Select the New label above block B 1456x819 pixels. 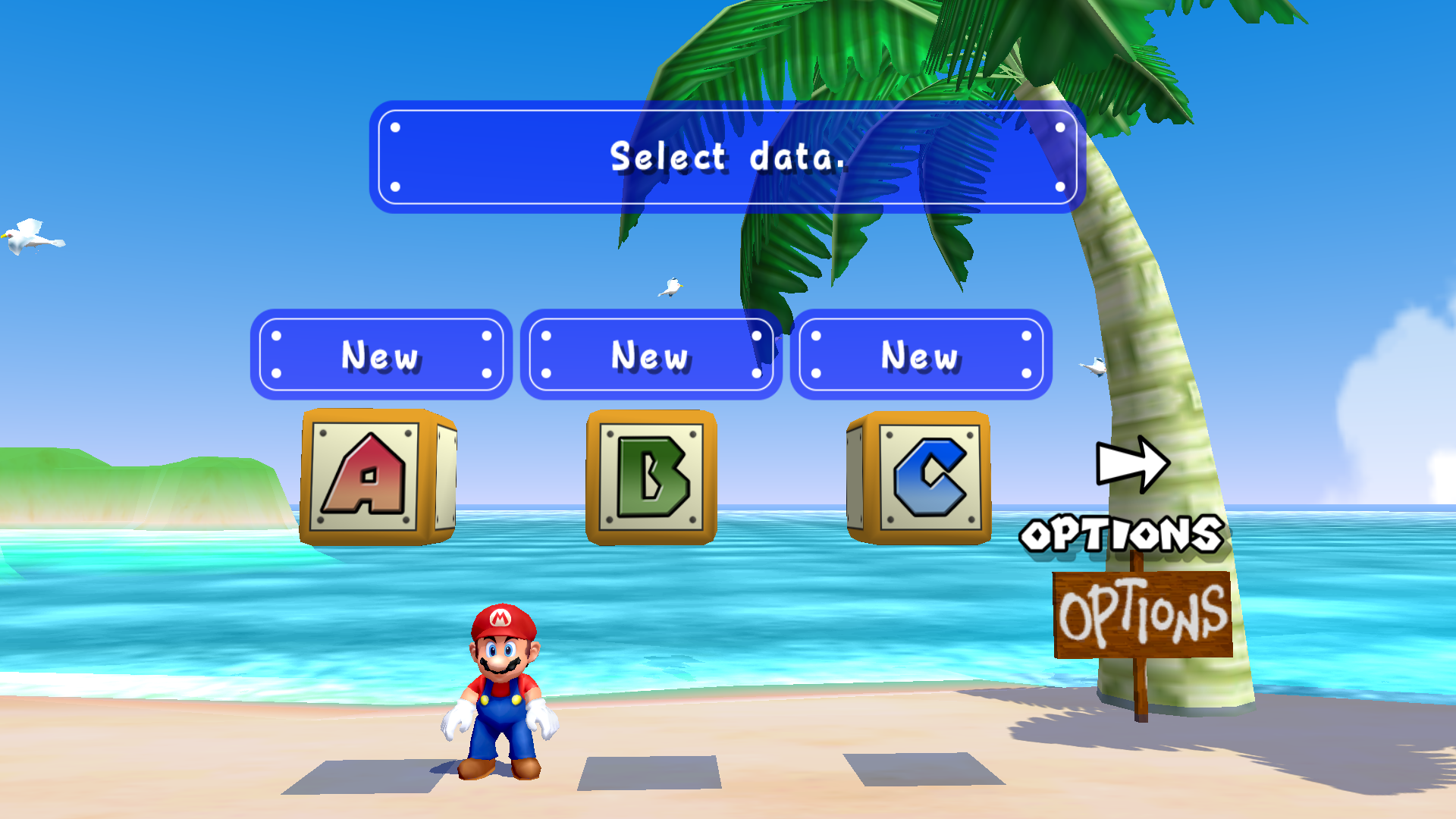coord(651,355)
